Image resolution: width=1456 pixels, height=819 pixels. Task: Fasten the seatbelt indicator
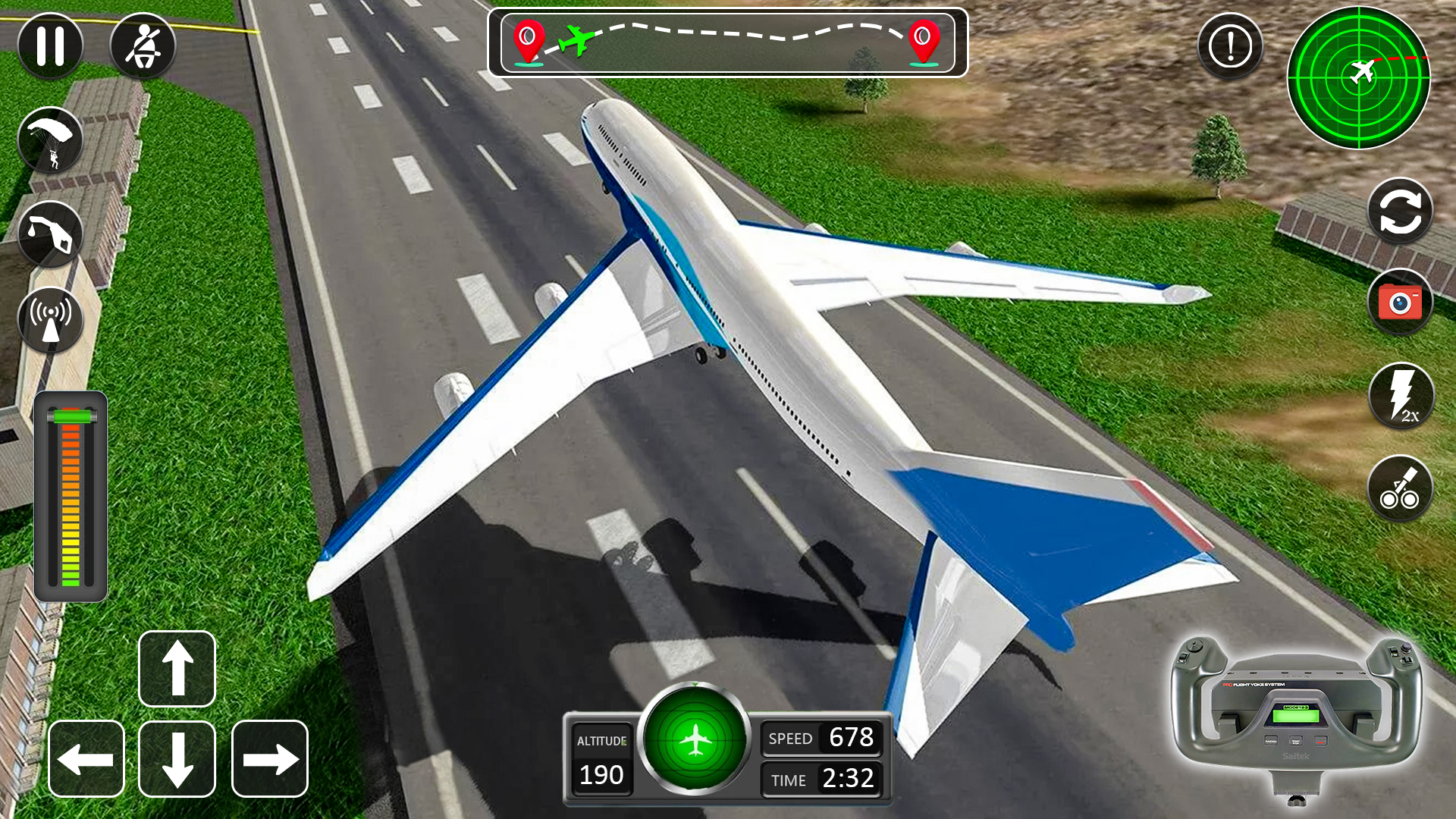click(143, 45)
